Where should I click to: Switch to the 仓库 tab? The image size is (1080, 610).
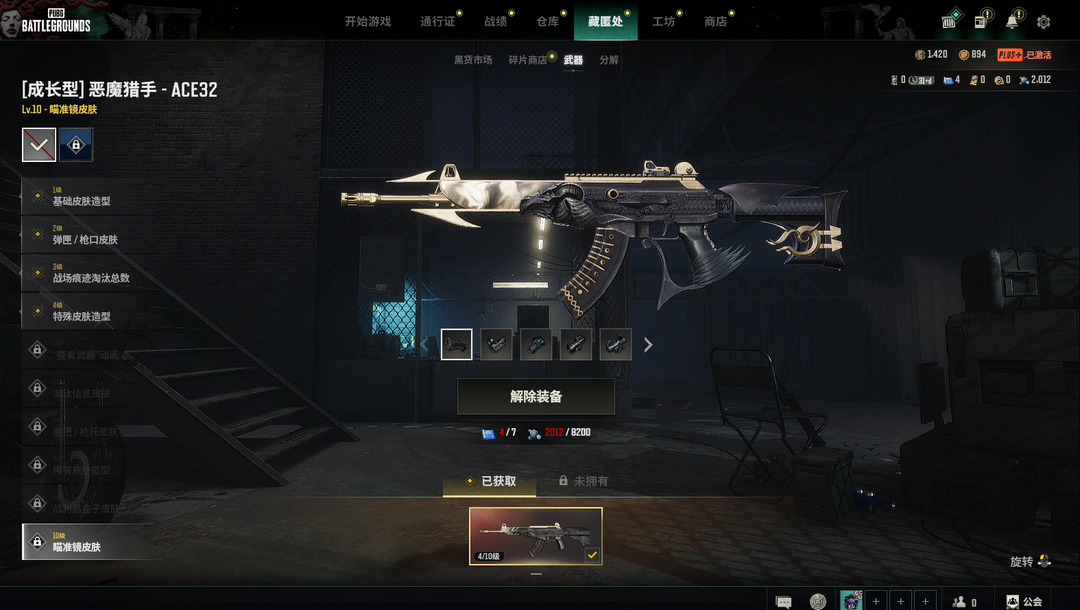click(547, 21)
